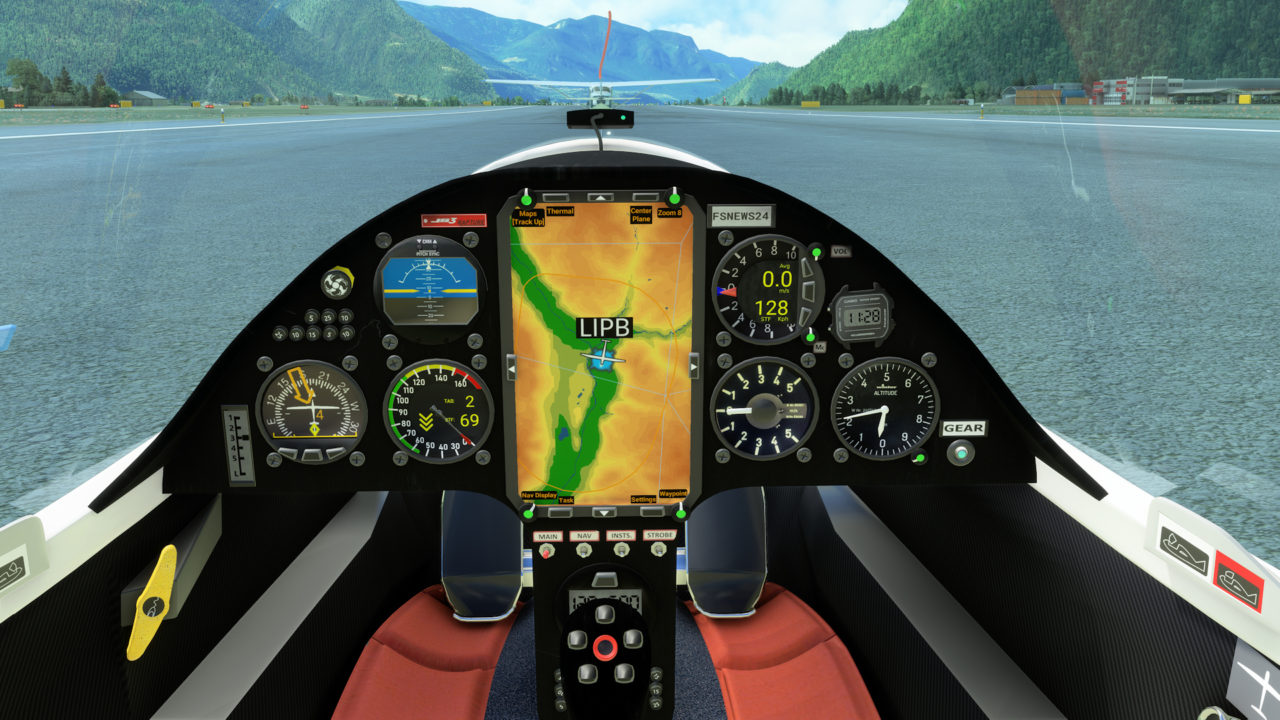Screen dimensions: 1280x720
Task: Select the LIPB airport label on the map
Action: pyautogui.click(x=604, y=326)
